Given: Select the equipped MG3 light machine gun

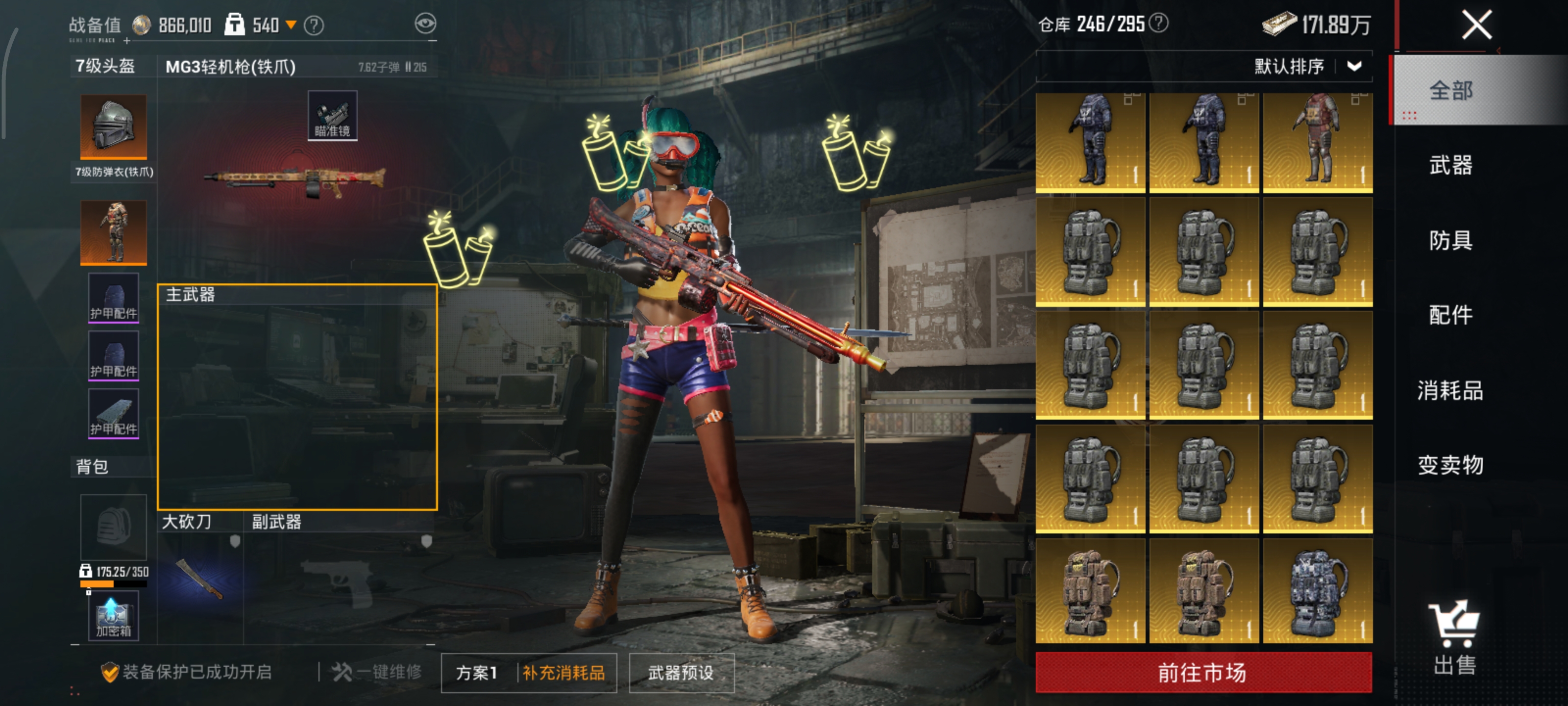Looking at the screenshot, I should click(x=294, y=179).
